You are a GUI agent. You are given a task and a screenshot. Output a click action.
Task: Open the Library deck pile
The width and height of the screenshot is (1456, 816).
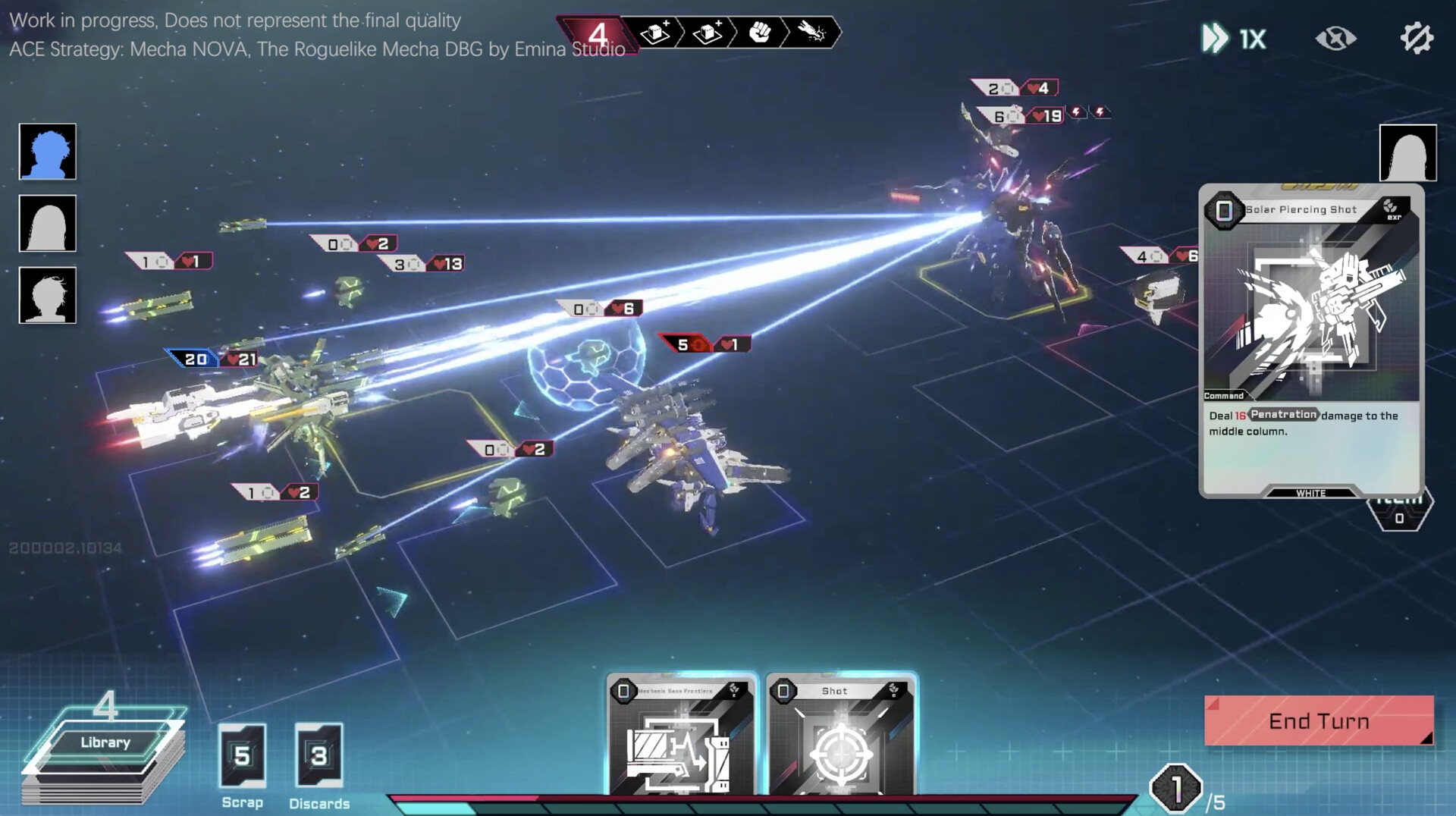tap(103, 742)
